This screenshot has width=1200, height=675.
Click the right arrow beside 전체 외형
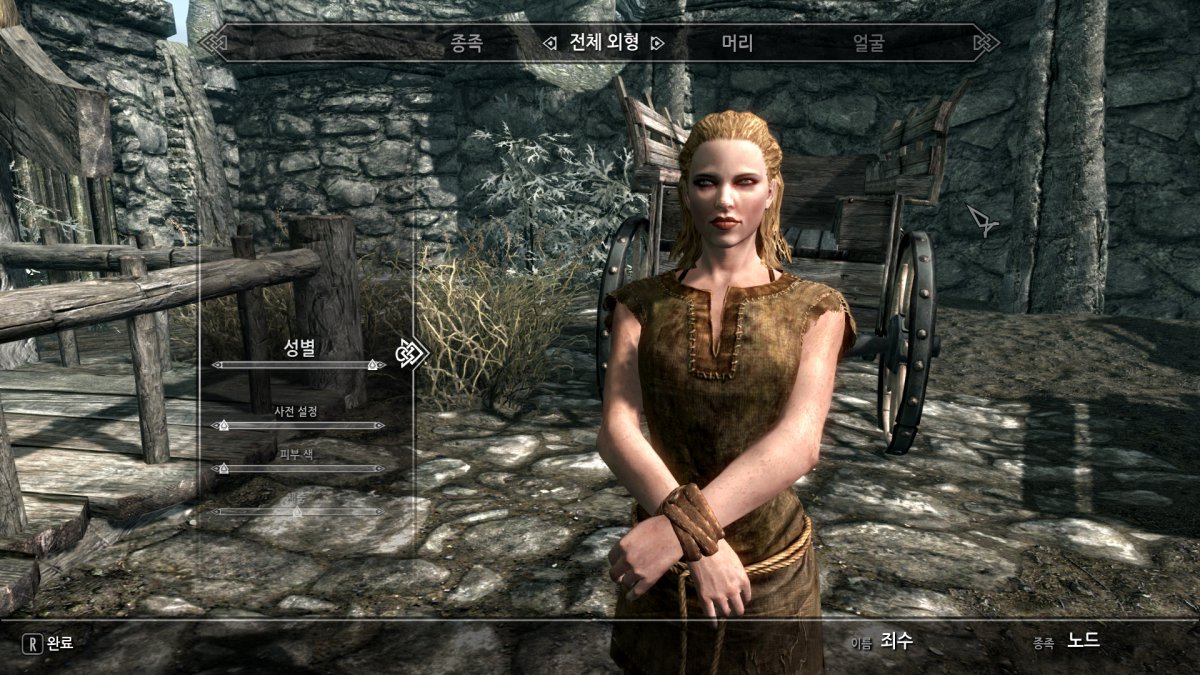[657, 44]
